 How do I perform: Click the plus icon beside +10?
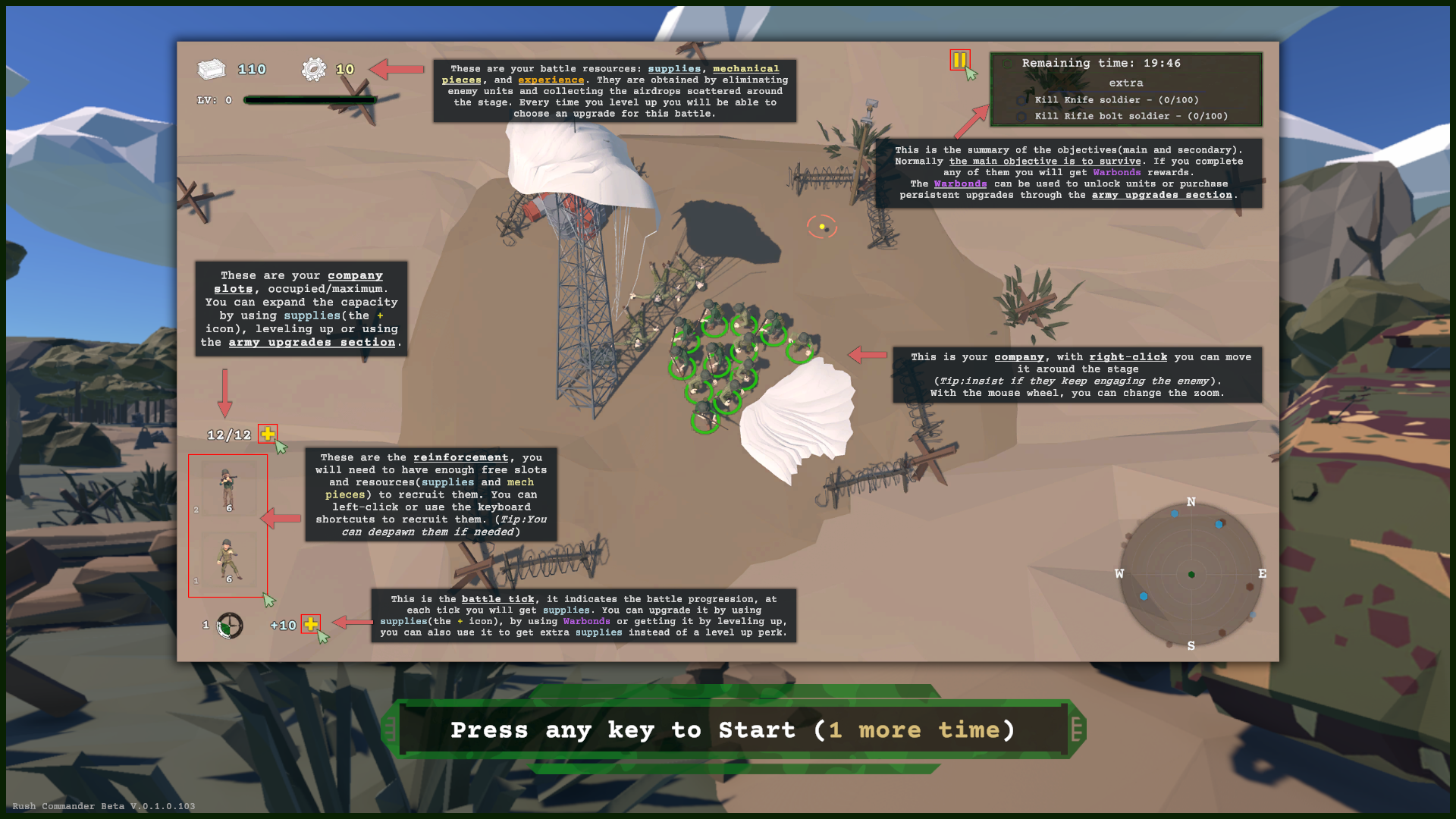pyautogui.click(x=312, y=625)
